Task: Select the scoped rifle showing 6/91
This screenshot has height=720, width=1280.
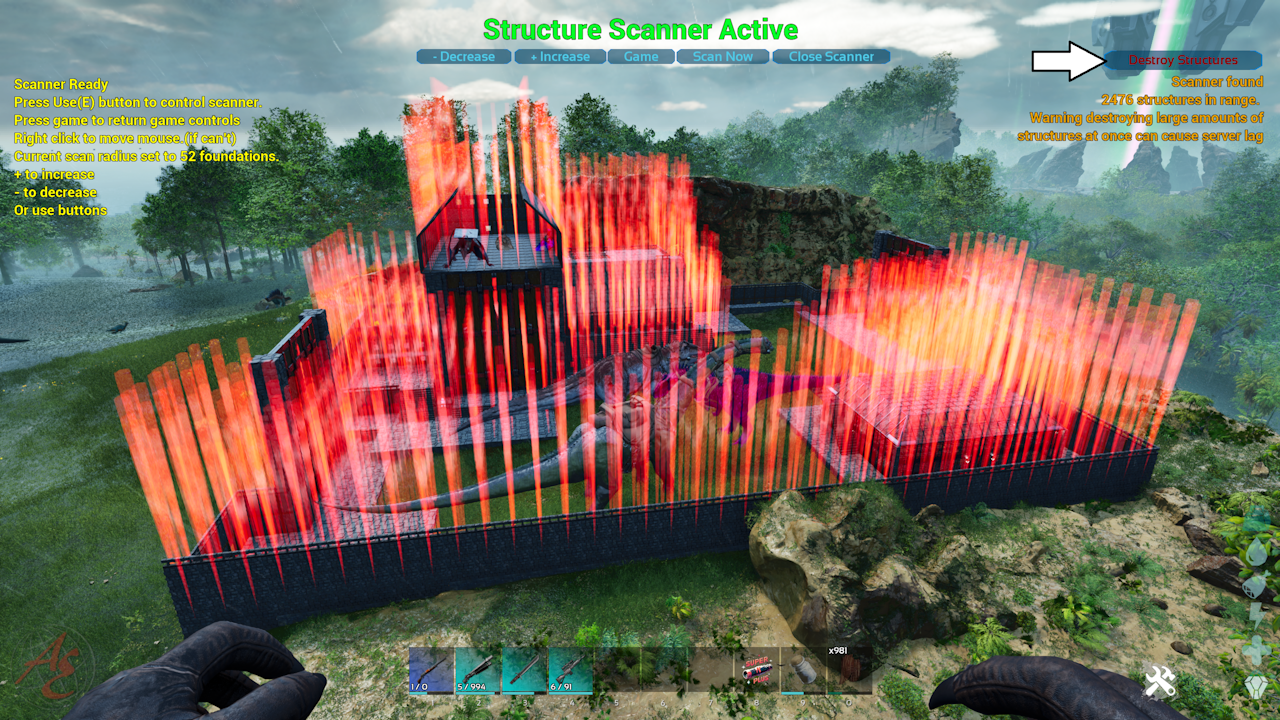Action: click(x=571, y=669)
